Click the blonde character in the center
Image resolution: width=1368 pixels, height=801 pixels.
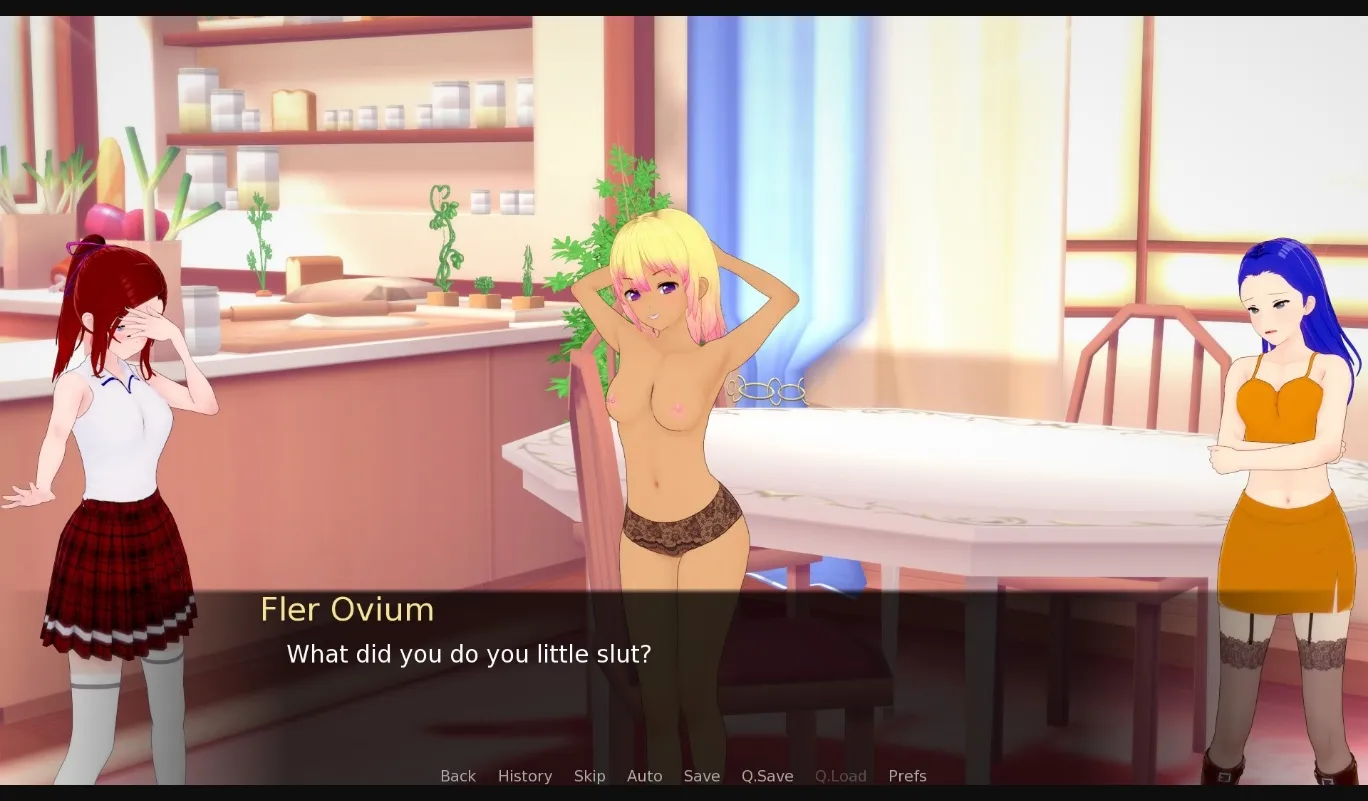pyautogui.click(x=670, y=400)
